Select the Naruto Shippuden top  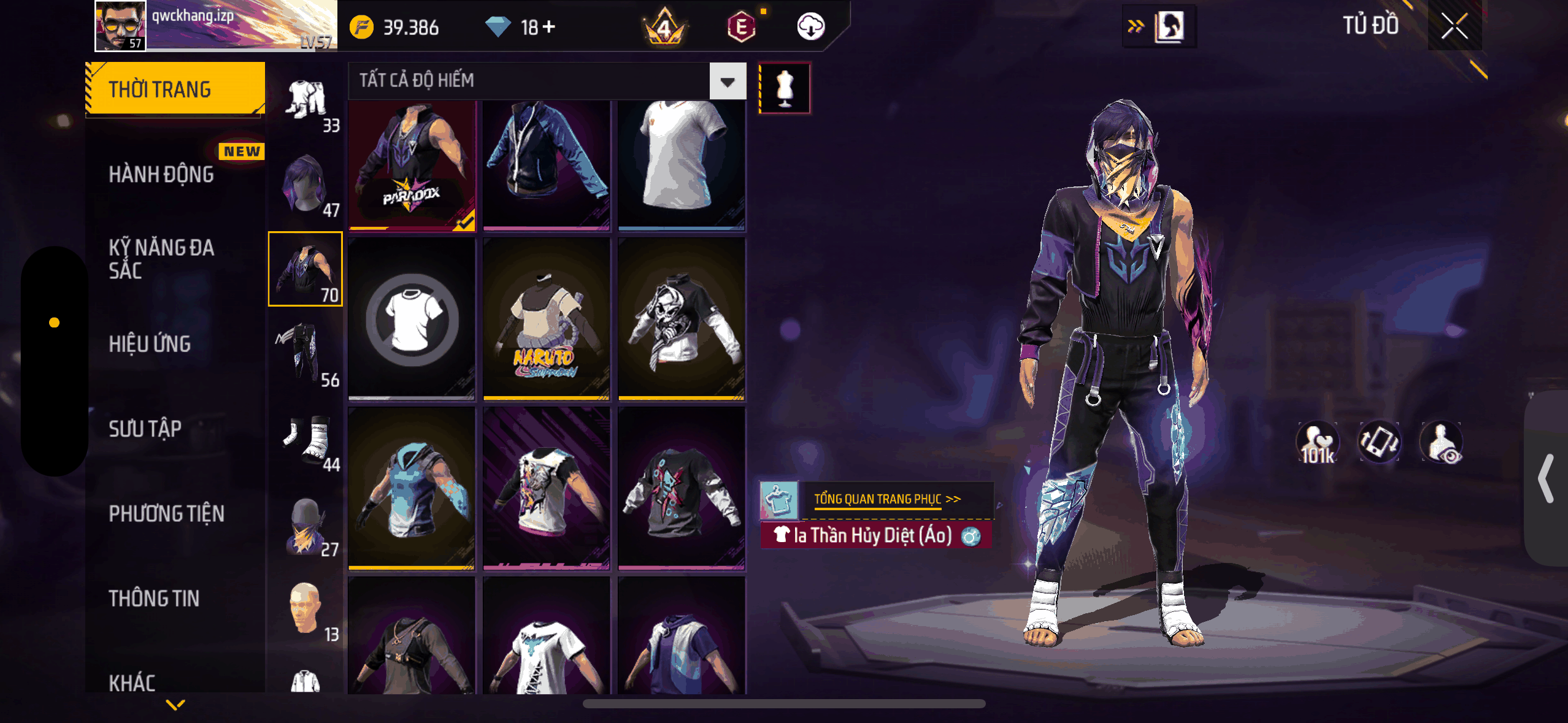(x=546, y=319)
